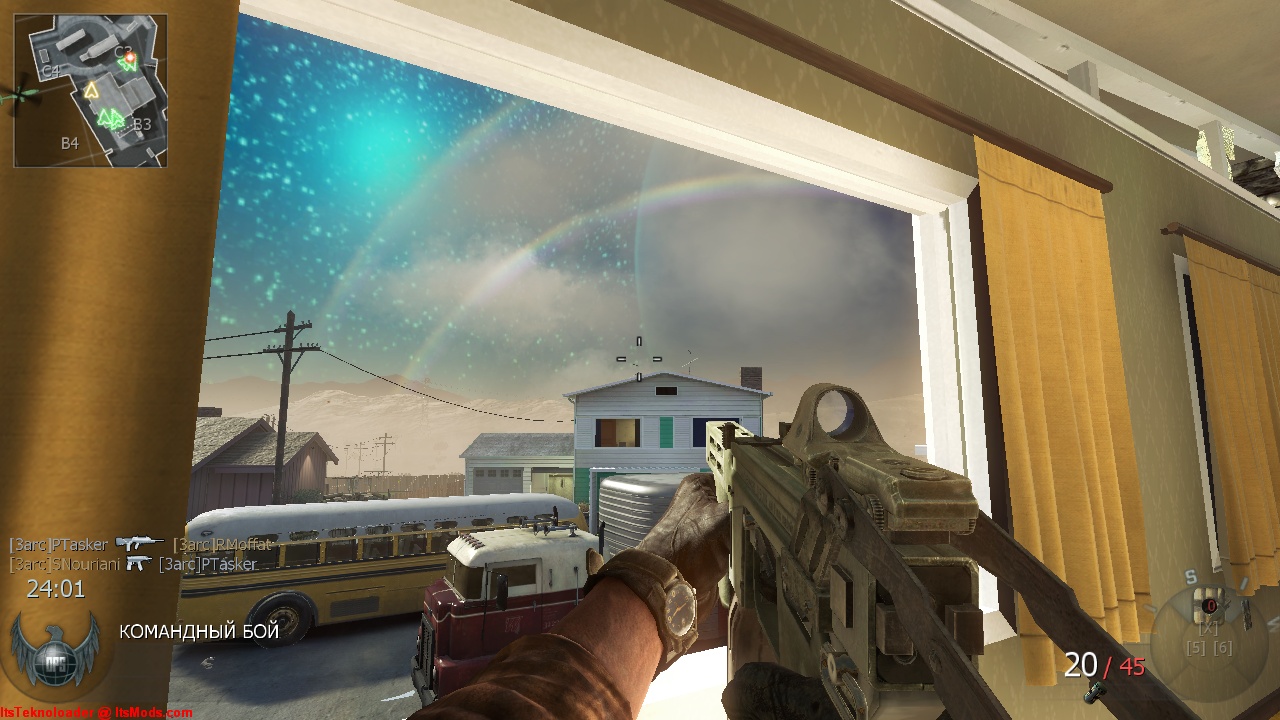Select the yellow objective diamond on the minimap
Screen dimensions: 1280x720
[x=91, y=90]
